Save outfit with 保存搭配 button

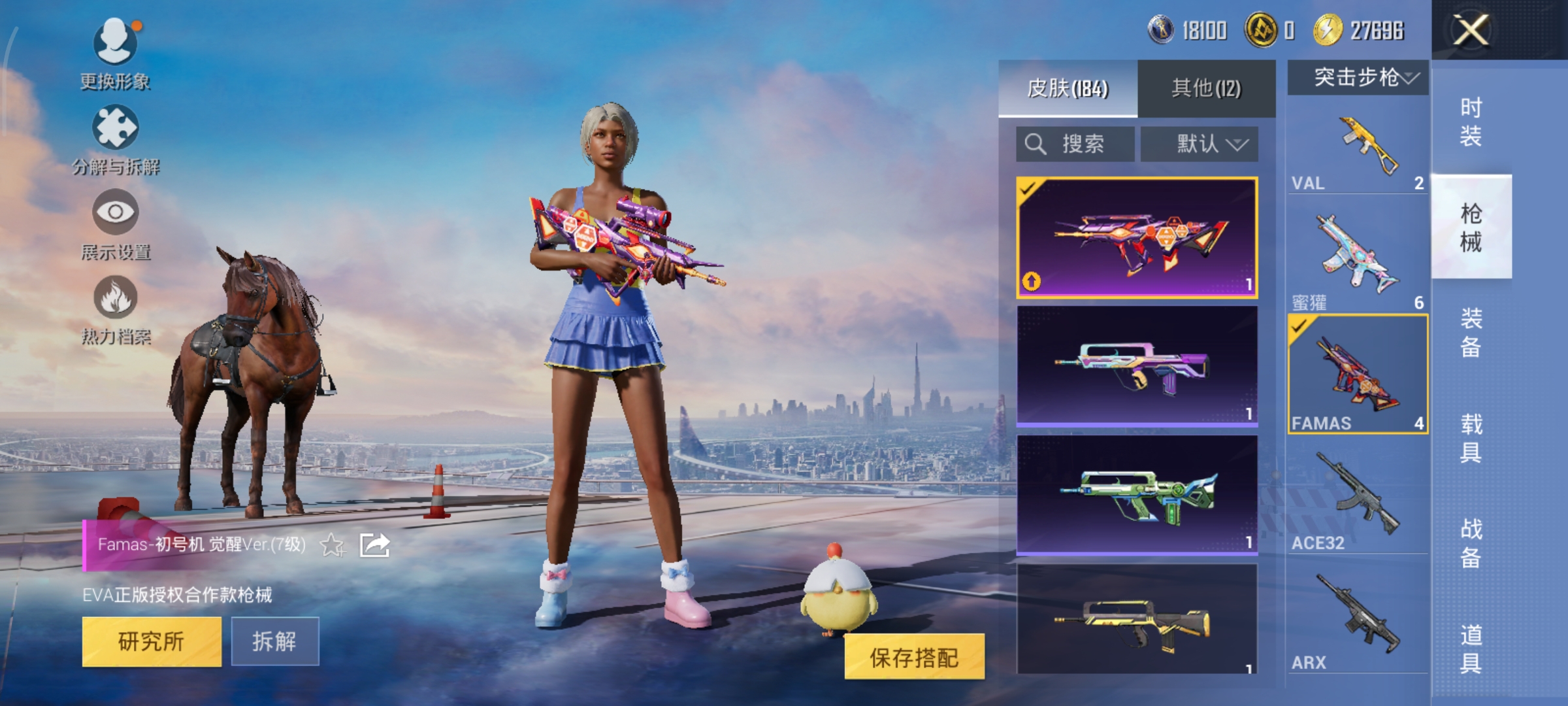914,657
